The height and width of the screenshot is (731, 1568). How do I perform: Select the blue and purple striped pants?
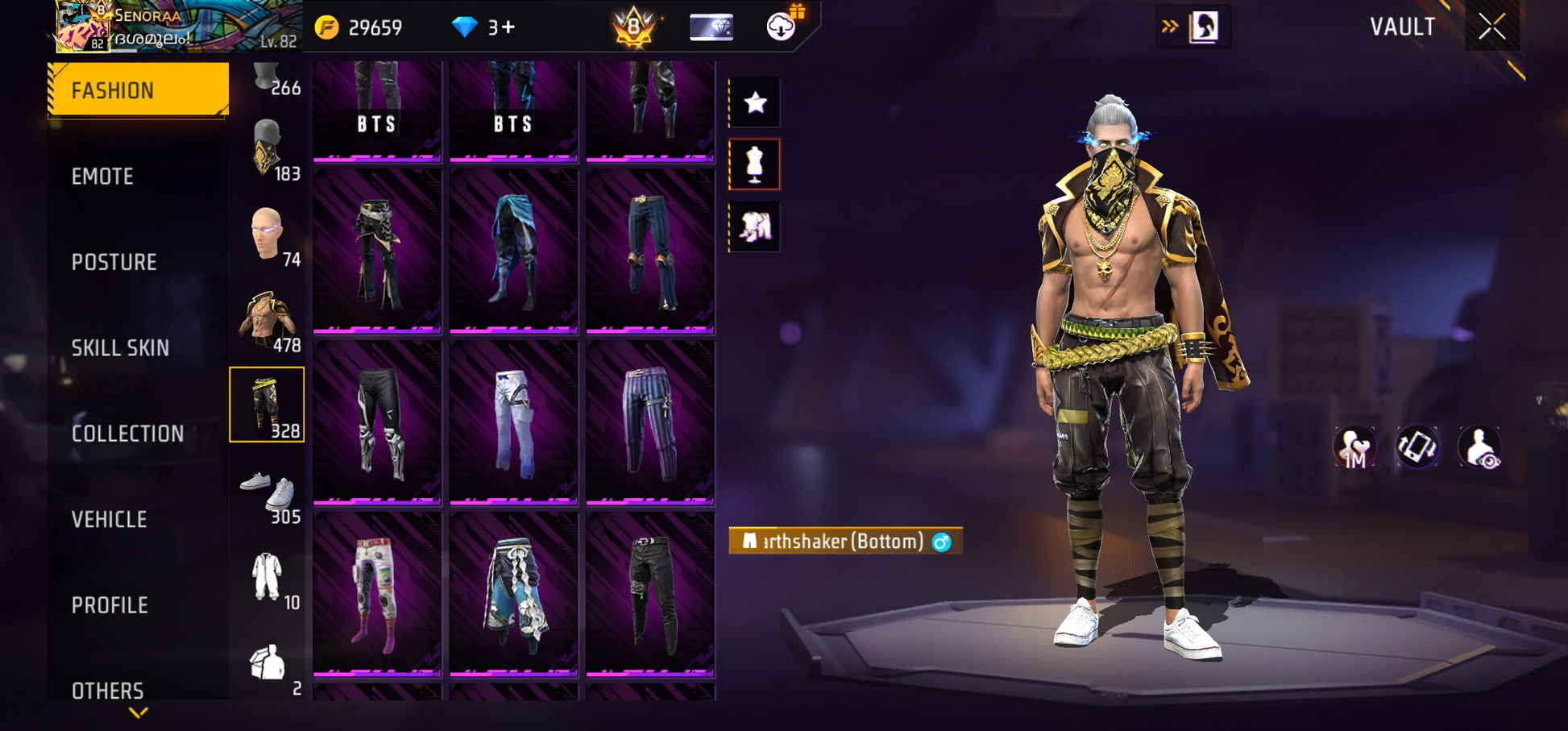point(649,422)
